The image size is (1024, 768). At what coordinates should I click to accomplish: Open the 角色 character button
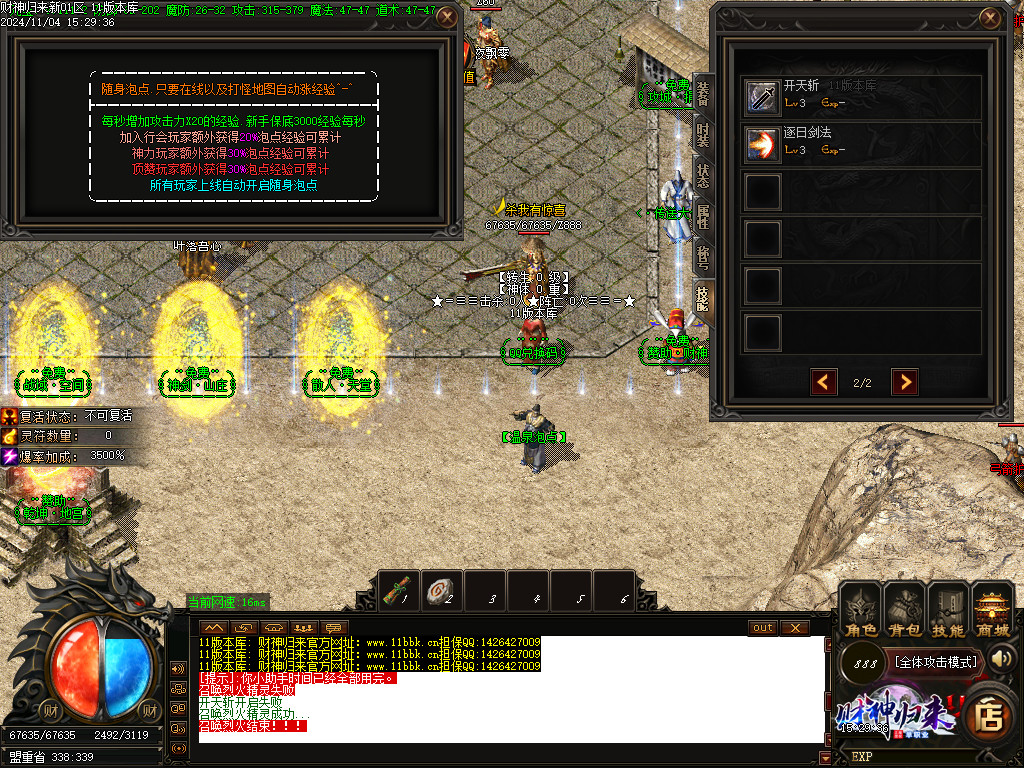coord(859,610)
